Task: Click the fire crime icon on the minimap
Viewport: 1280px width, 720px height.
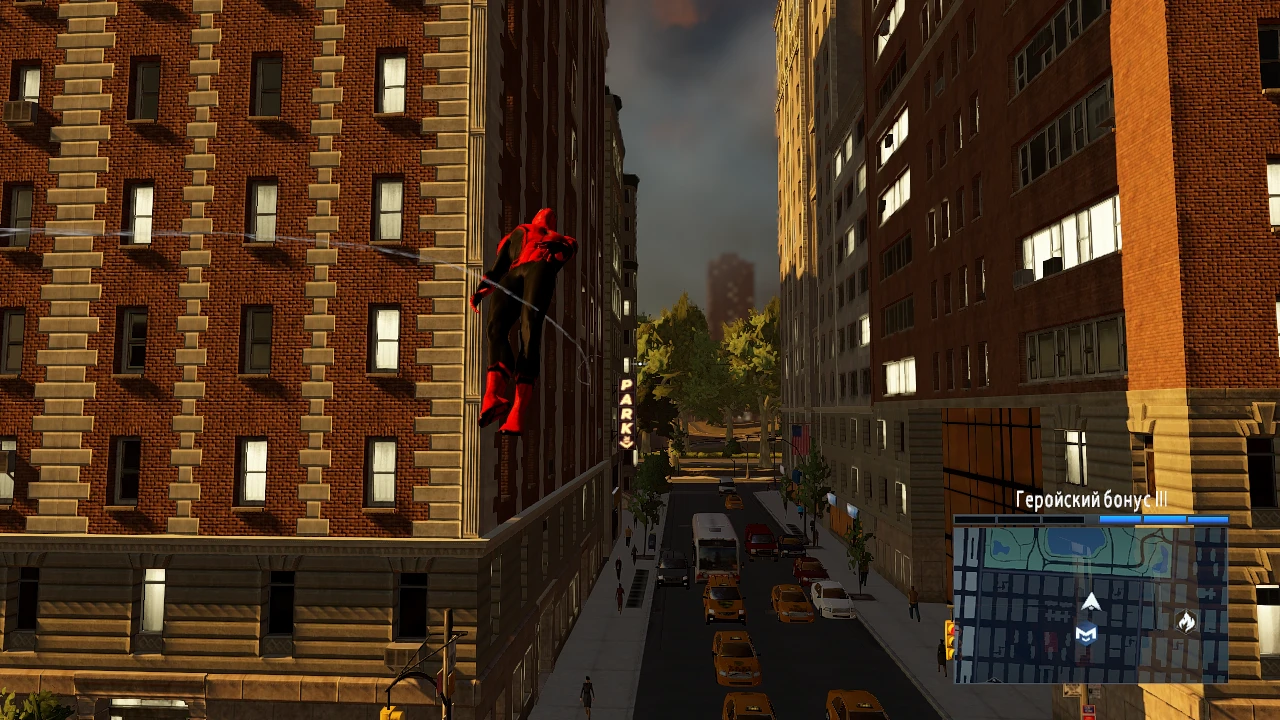Action: tap(1186, 622)
